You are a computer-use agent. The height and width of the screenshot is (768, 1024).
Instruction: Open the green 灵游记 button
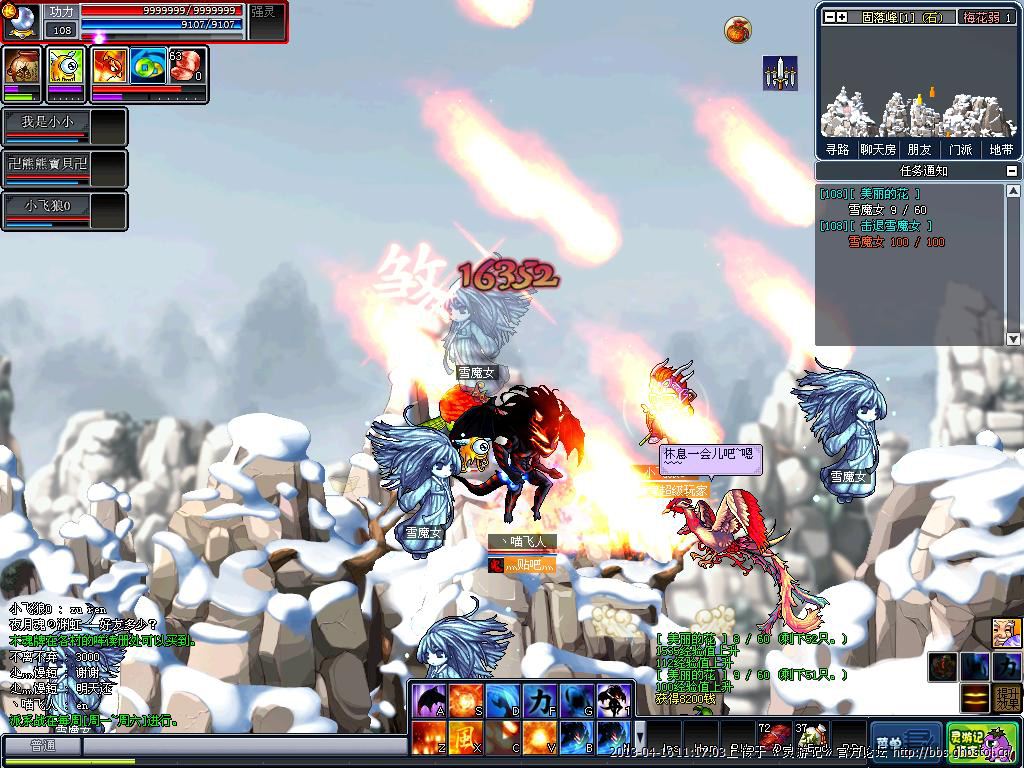tap(981, 743)
